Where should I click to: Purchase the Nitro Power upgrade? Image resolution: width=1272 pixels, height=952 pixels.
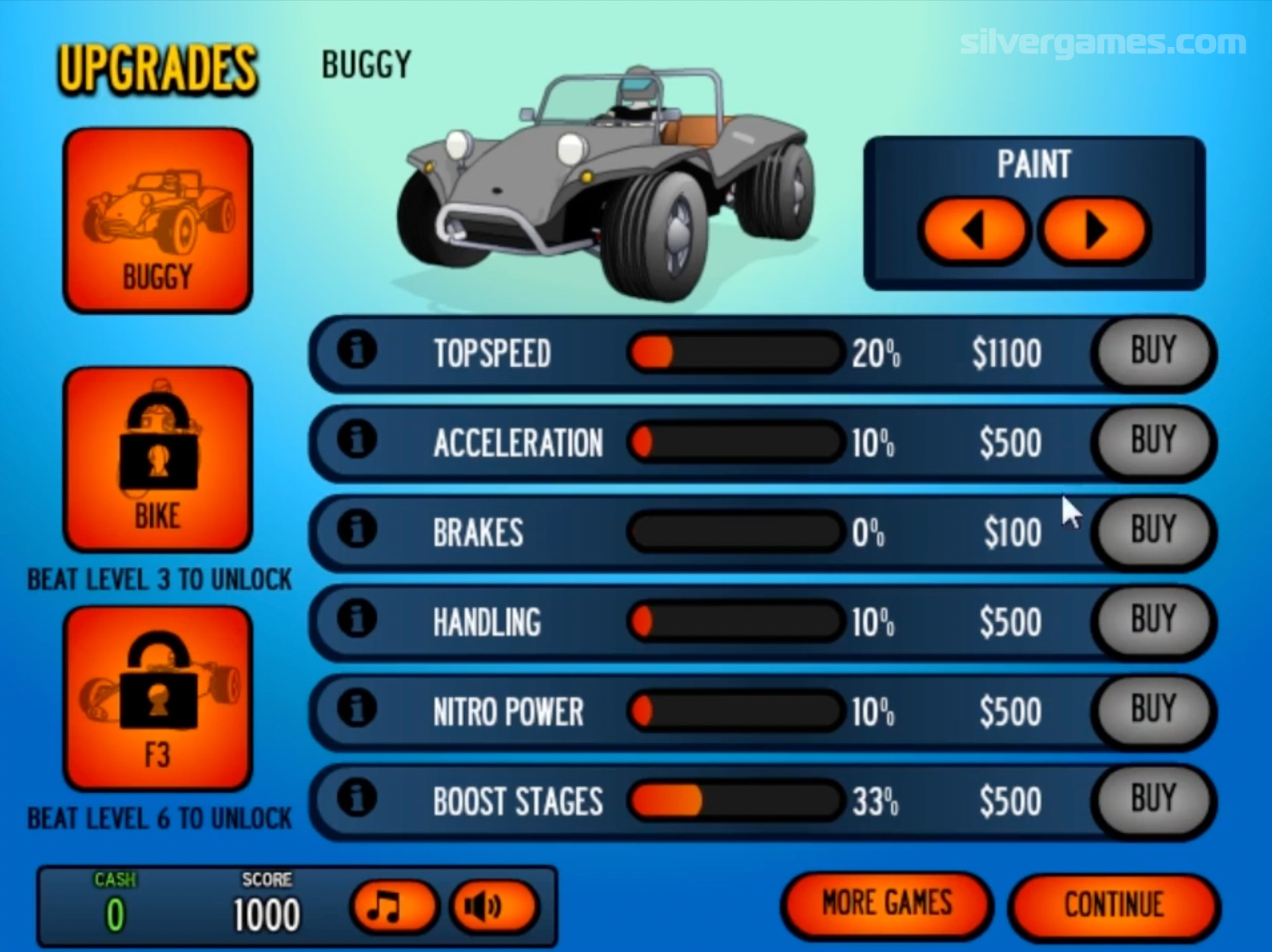[x=1152, y=710]
